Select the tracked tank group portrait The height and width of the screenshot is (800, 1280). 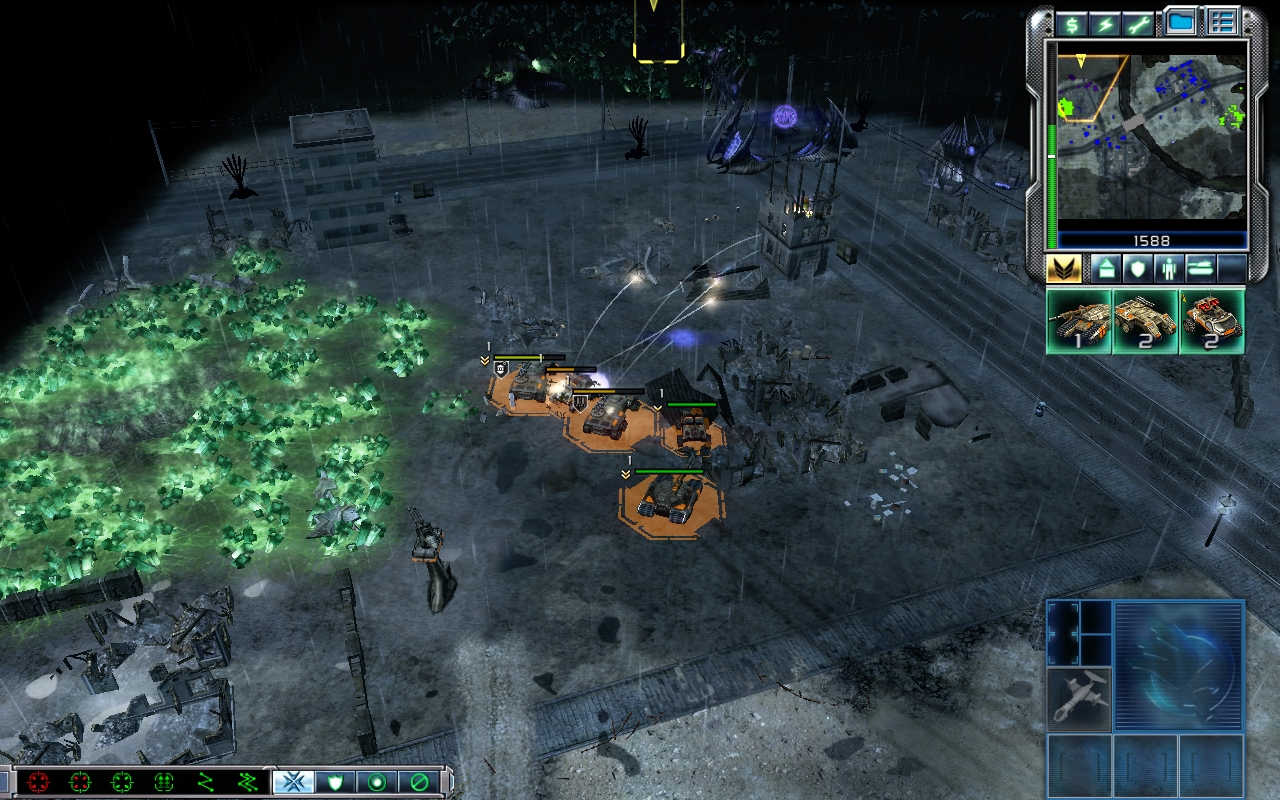coord(1079,321)
